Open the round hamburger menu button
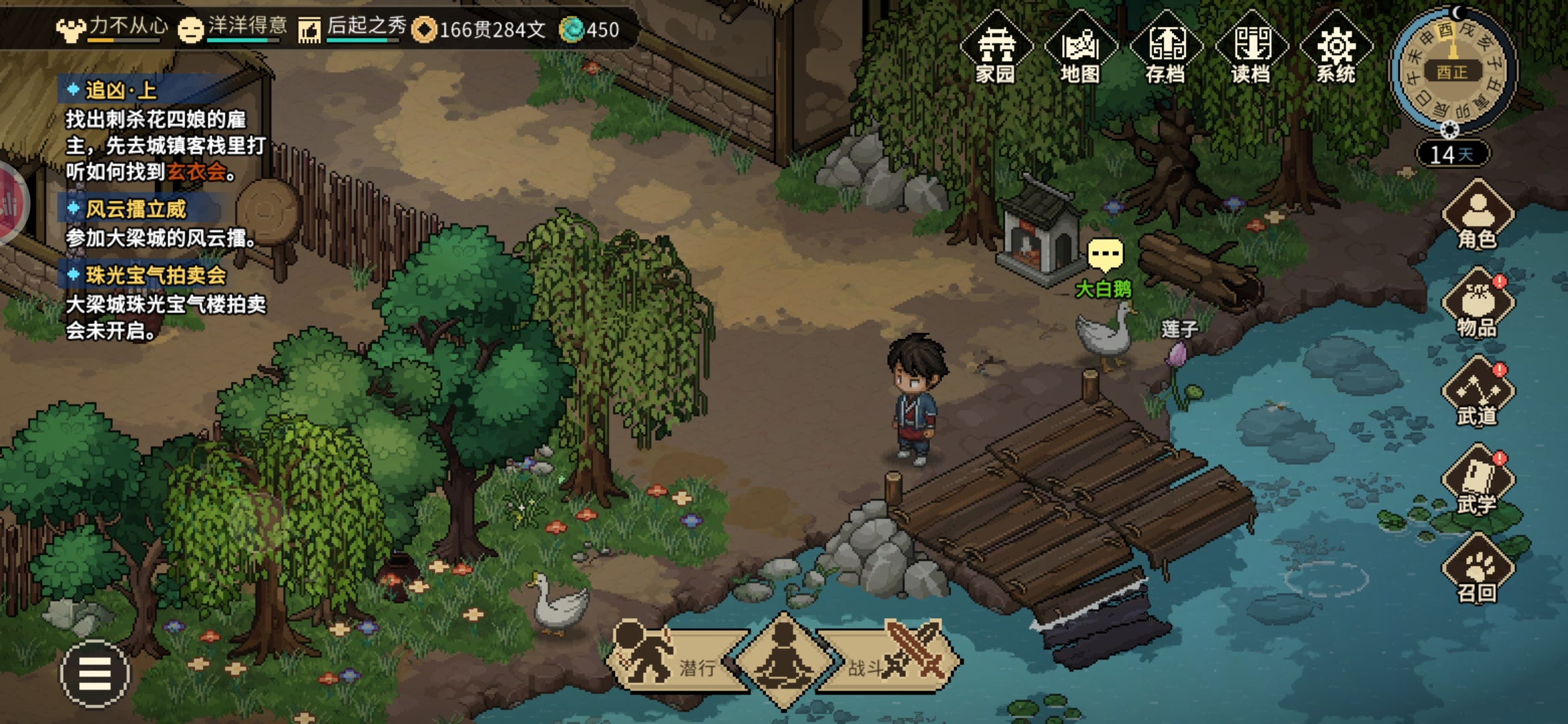Image resolution: width=1568 pixels, height=724 pixels. pos(94,674)
